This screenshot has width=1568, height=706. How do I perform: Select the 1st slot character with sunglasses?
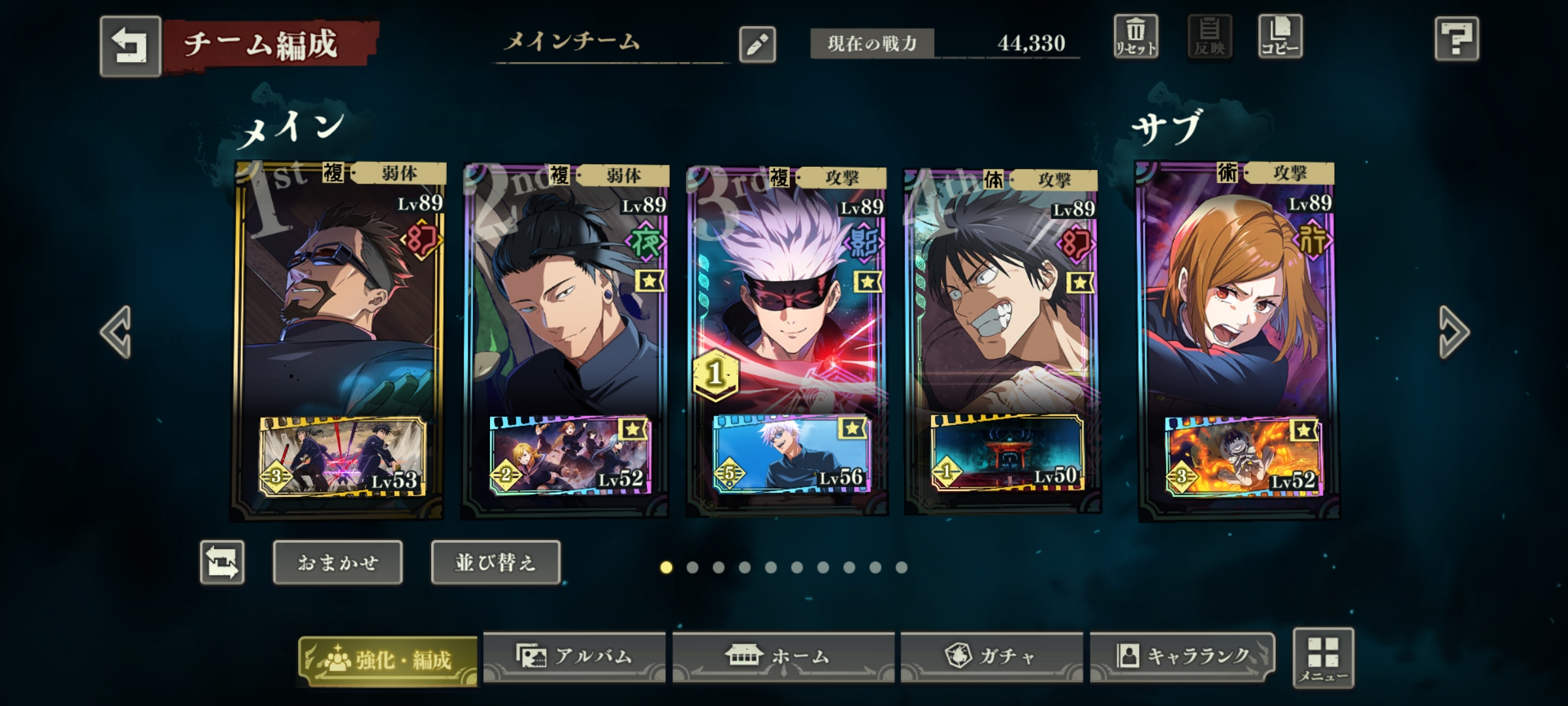[338, 294]
